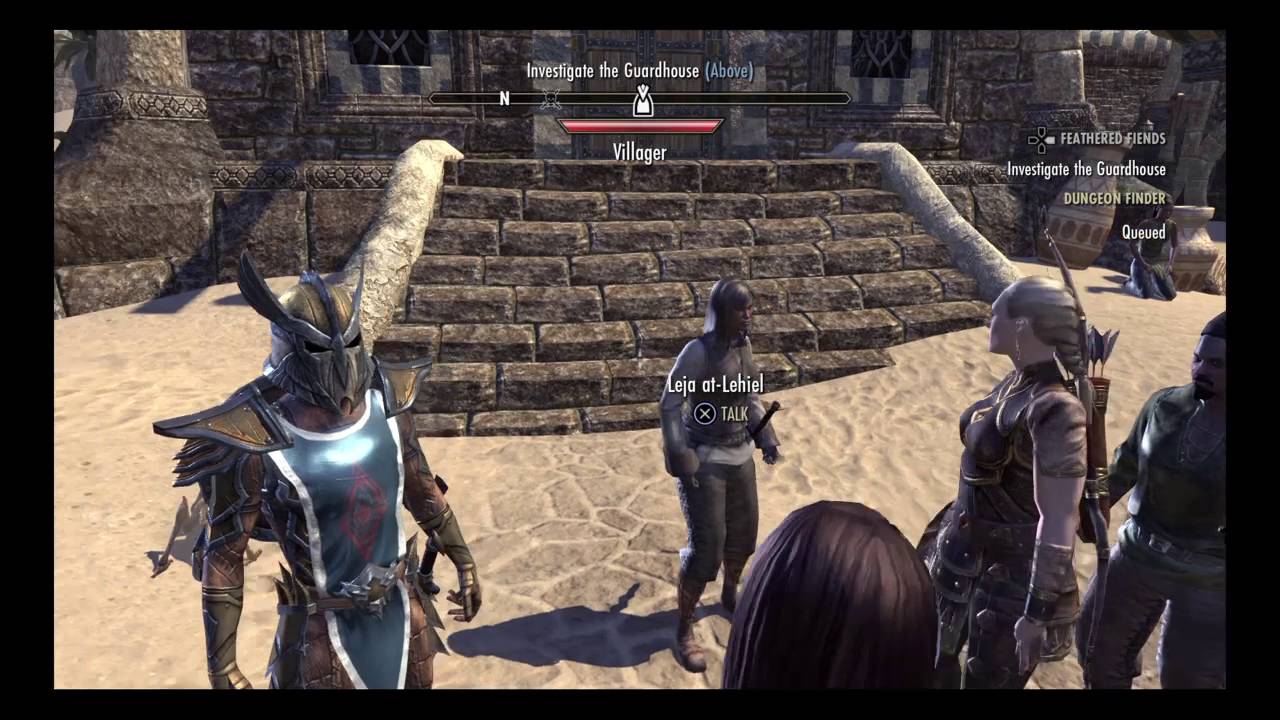
Task: Open the Feathered Fiends quest tracker
Action: tap(1112, 139)
